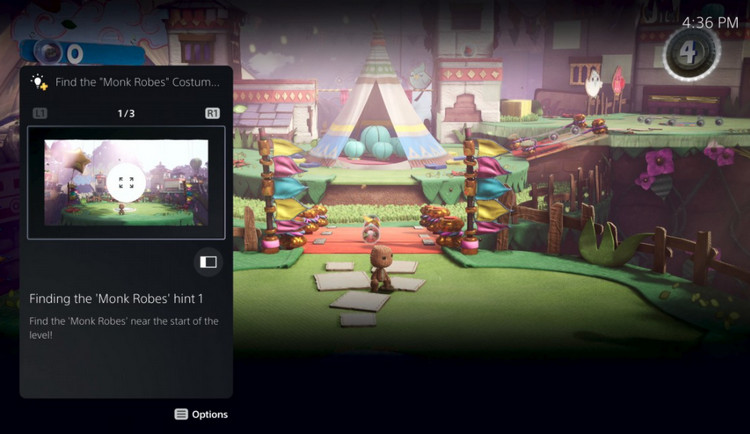Click the pin-to-side panel button
The image size is (750, 434).
pyautogui.click(x=208, y=262)
